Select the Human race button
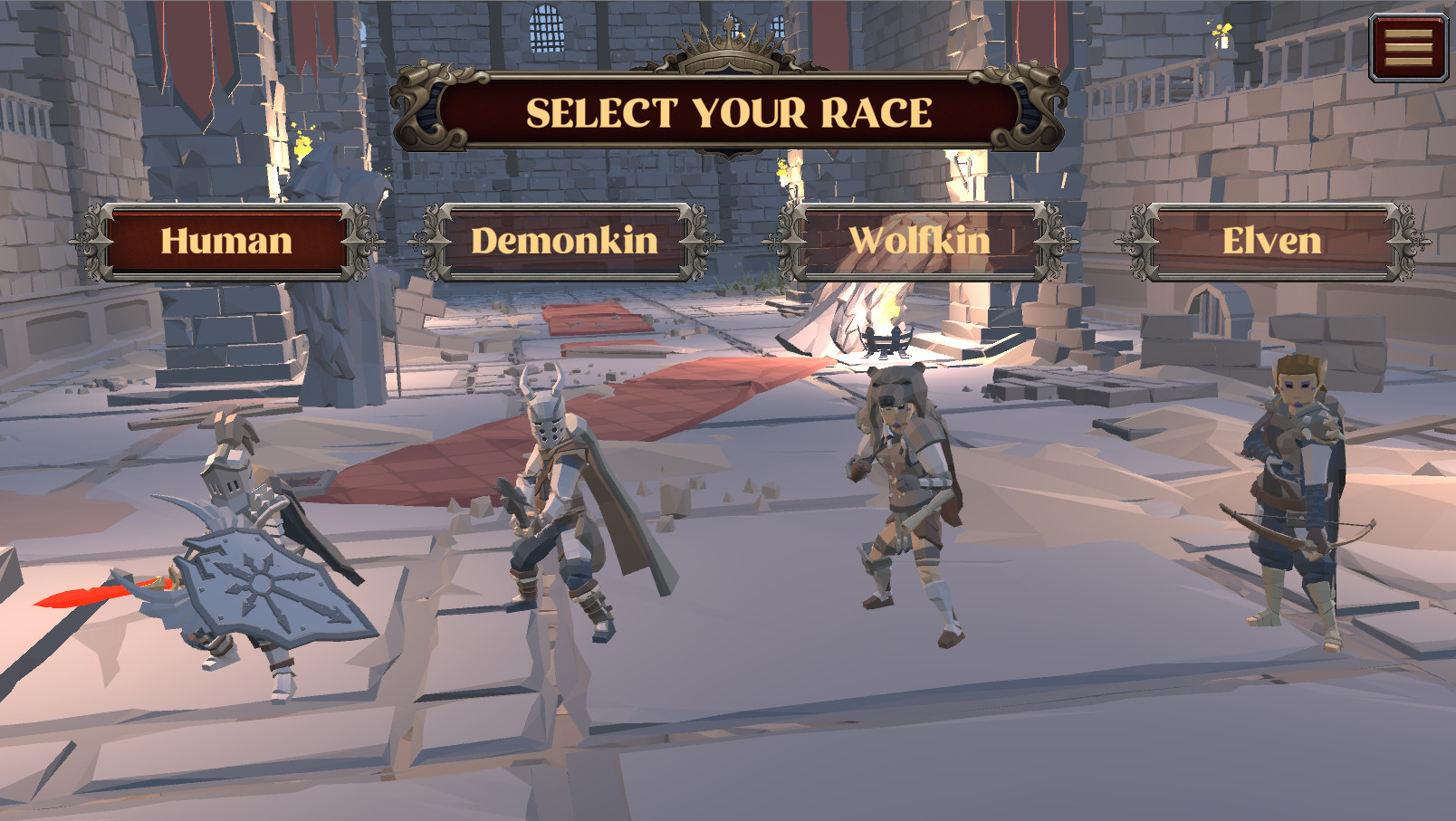Screen dimensions: 1456x821 coord(225,241)
